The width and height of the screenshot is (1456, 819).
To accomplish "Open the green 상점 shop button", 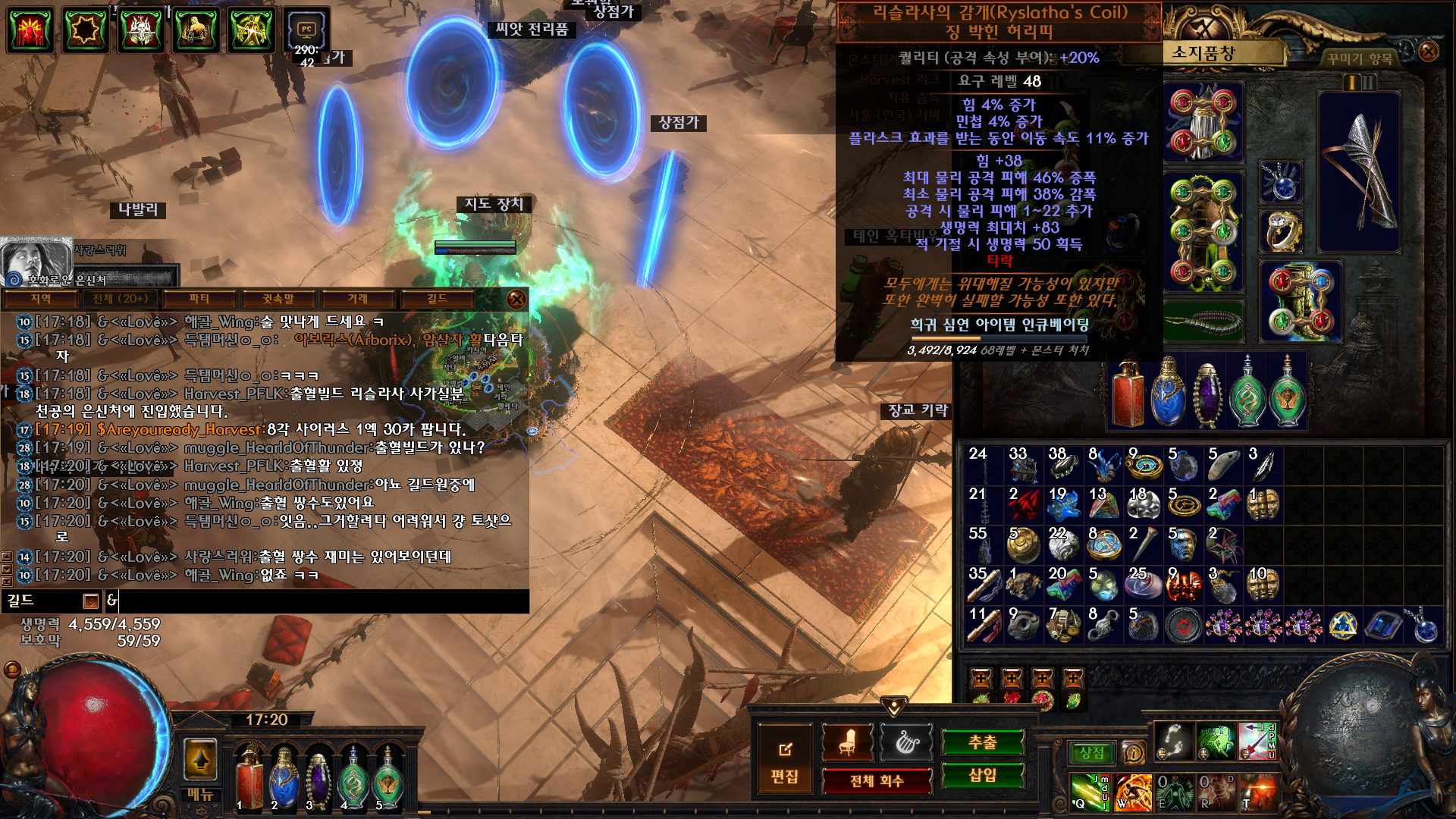I will click(1091, 753).
